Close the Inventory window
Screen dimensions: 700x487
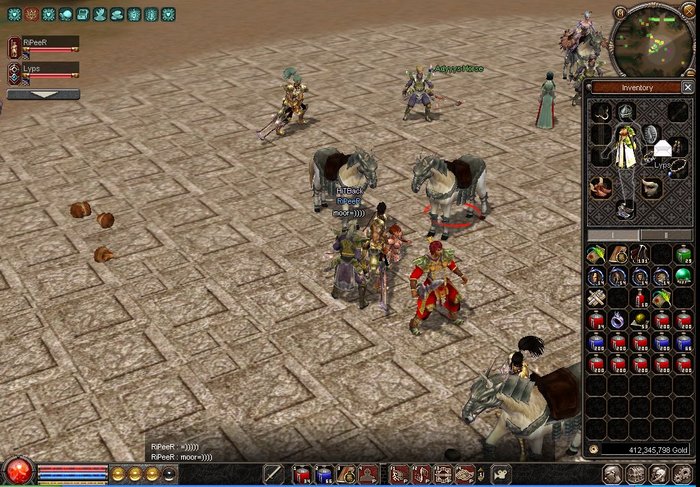pyautogui.click(x=687, y=88)
